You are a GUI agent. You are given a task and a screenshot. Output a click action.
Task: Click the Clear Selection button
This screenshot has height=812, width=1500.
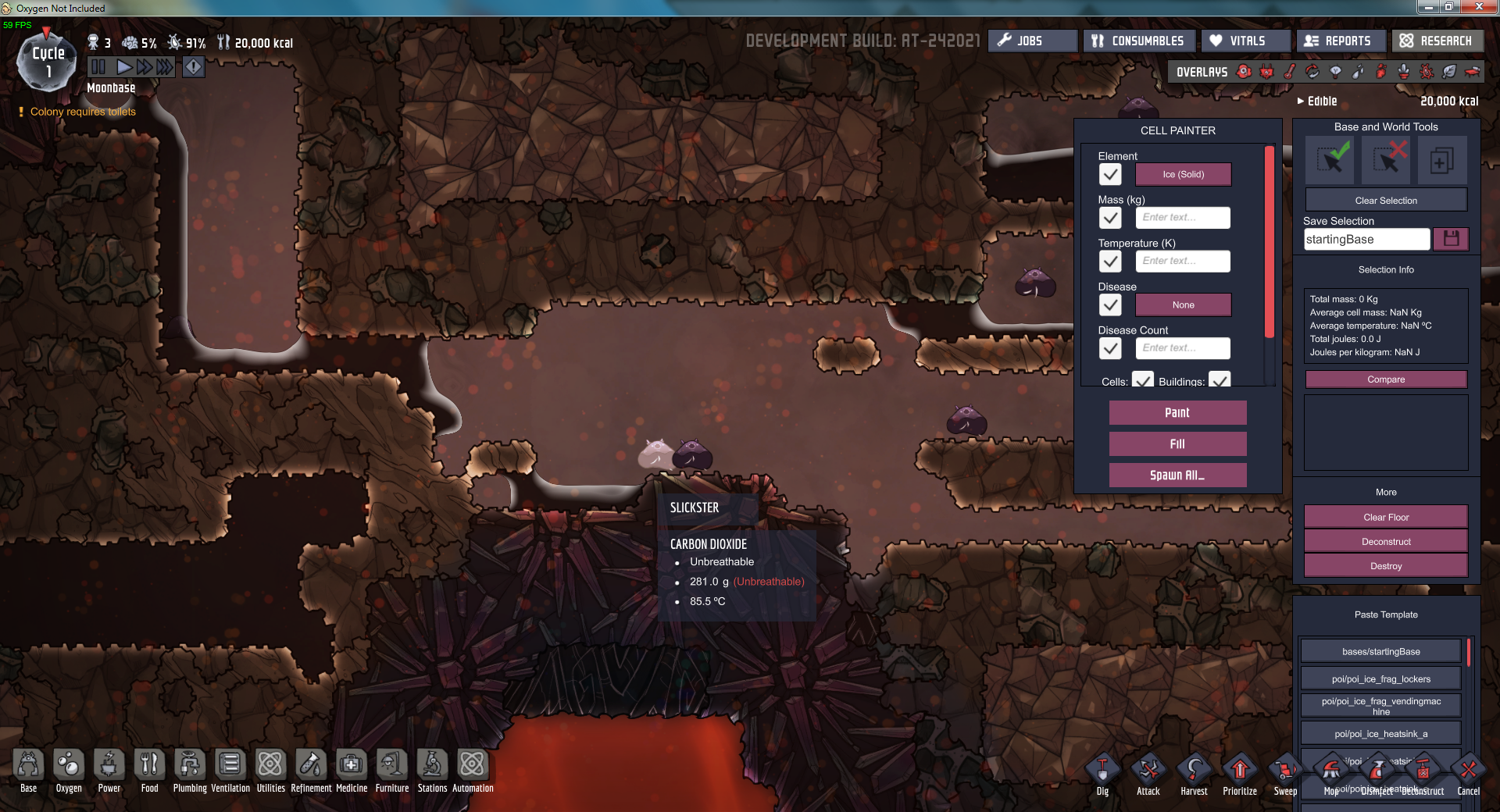coord(1385,200)
